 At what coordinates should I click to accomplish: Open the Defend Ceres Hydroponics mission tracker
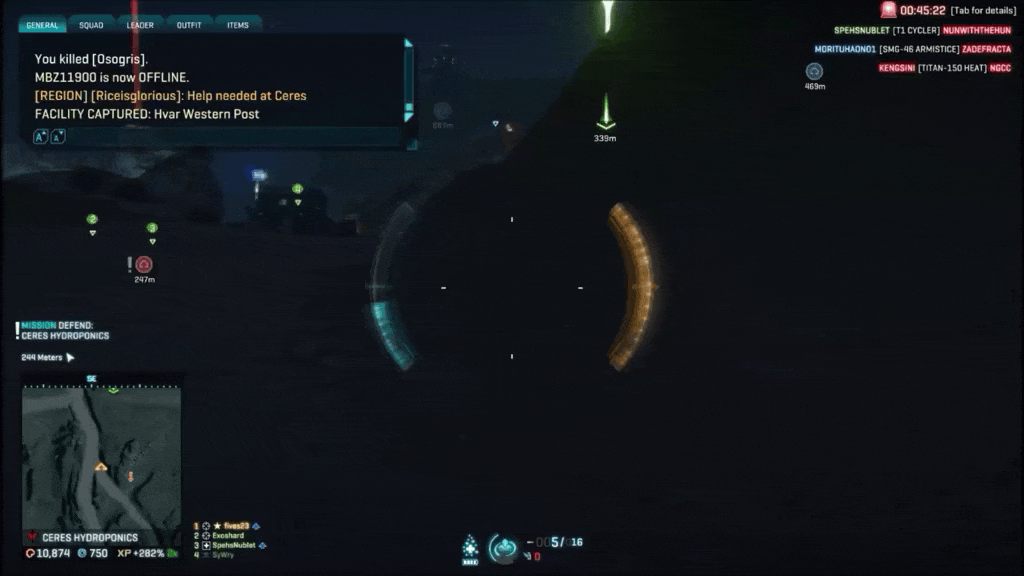click(65, 330)
